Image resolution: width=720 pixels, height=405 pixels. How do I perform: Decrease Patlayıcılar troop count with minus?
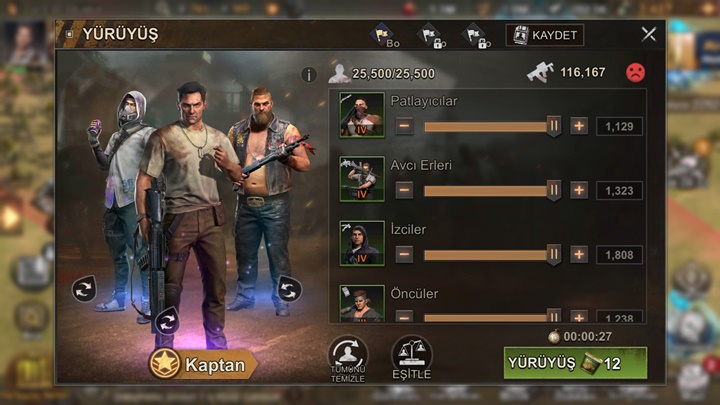[404, 126]
